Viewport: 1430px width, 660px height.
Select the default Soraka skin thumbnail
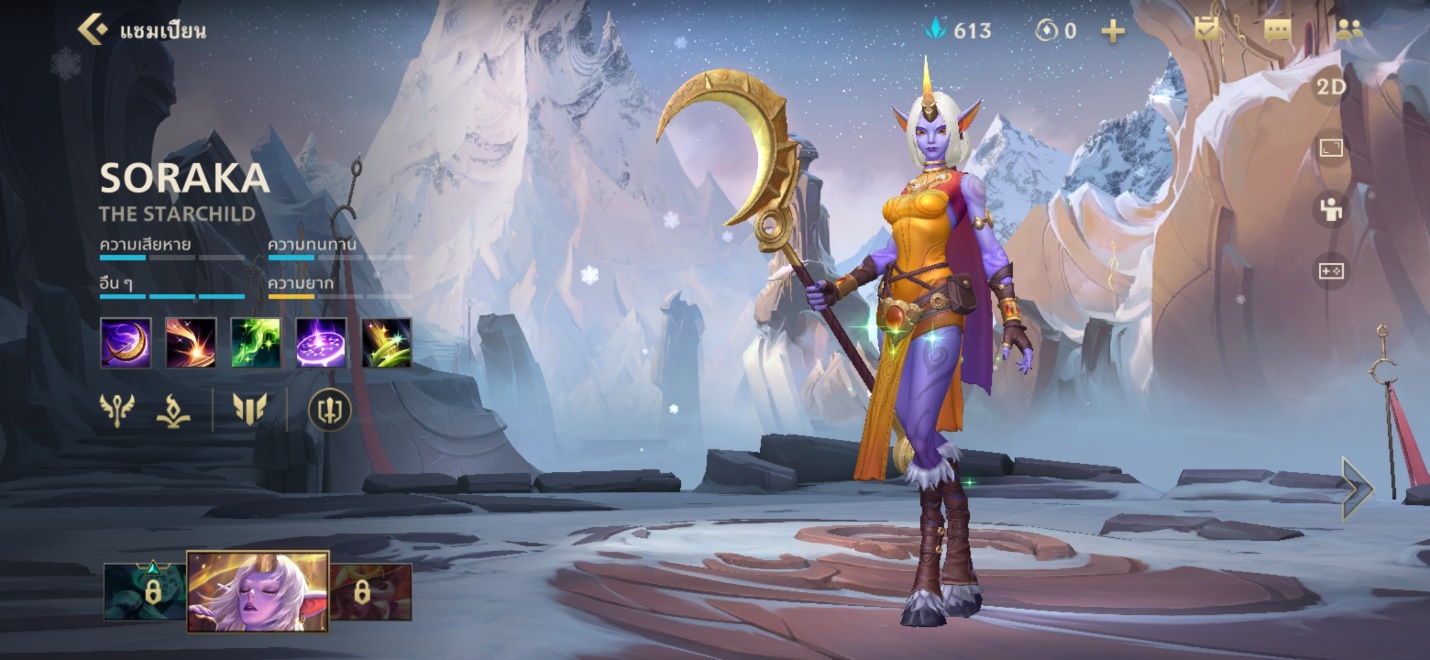(258, 592)
